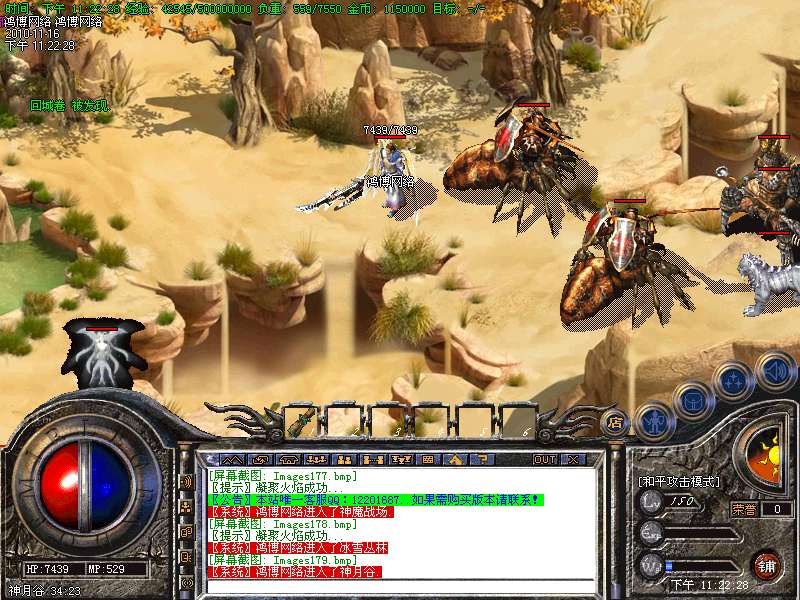Viewport: 800px width, 600px height.
Task: Open the stall via the red 铺 button
Action: pos(767,565)
